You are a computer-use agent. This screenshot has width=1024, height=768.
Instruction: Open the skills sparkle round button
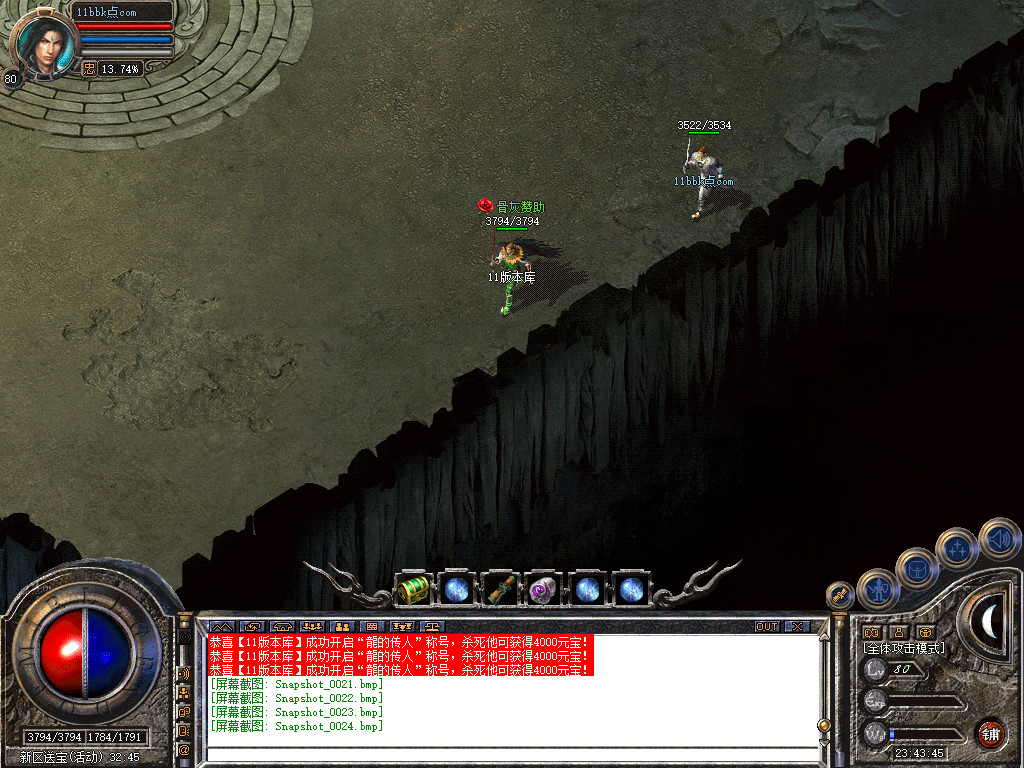[956, 548]
